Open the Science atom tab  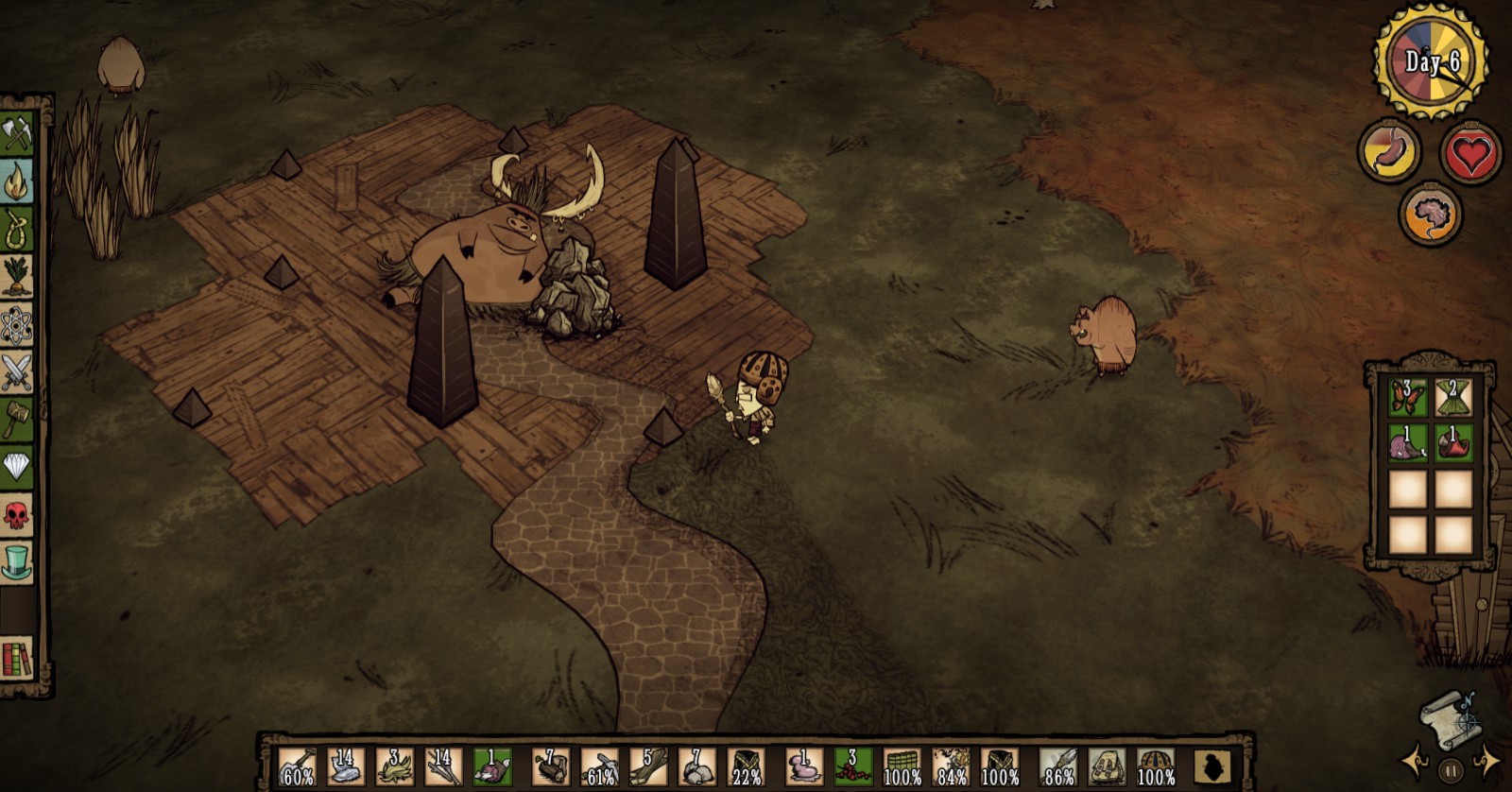click(x=17, y=325)
